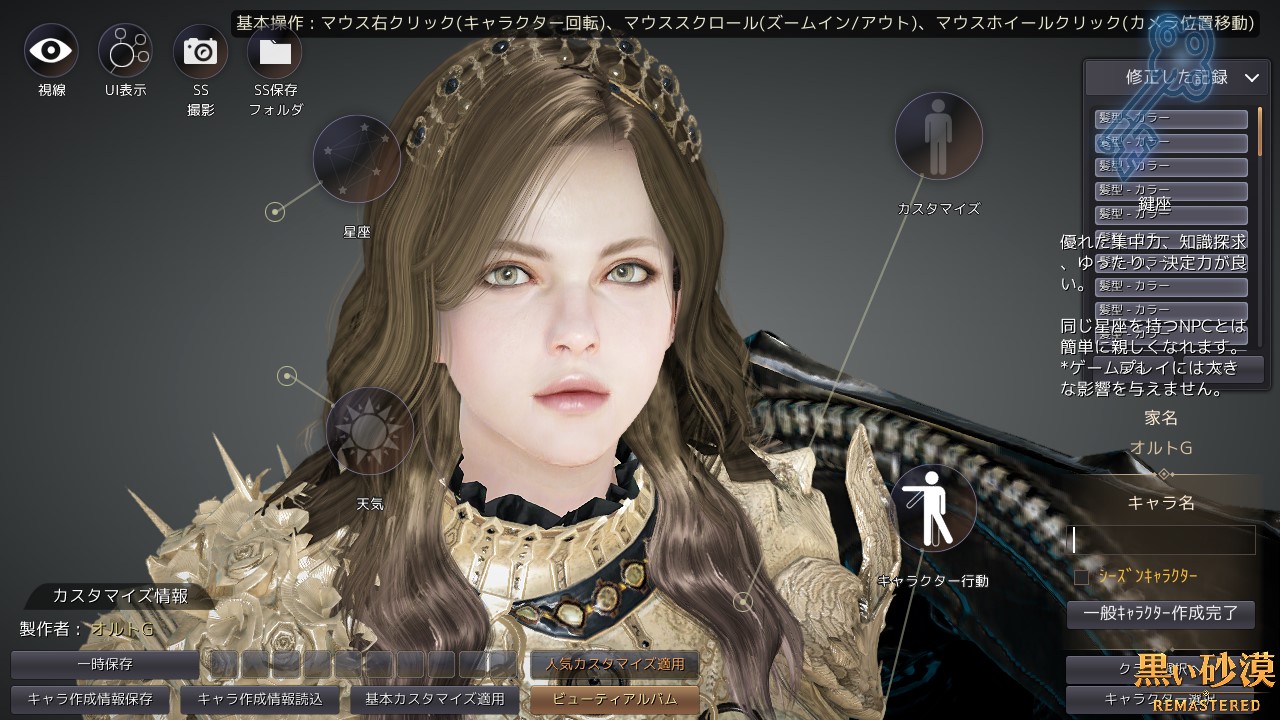This screenshot has width=1280, height=720.
Task: Open the ビューティアルバム beauty album
Action: (x=614, y=701)
